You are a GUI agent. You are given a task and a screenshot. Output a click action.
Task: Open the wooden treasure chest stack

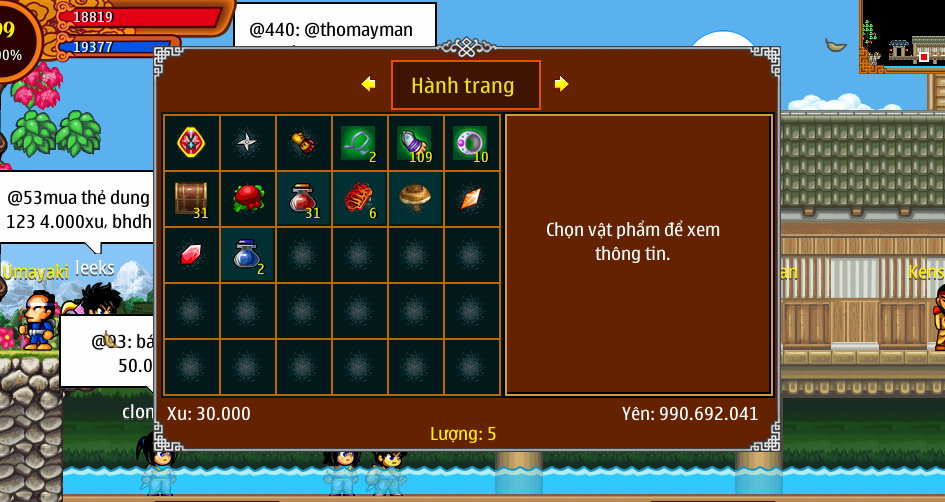pos(191,198)
